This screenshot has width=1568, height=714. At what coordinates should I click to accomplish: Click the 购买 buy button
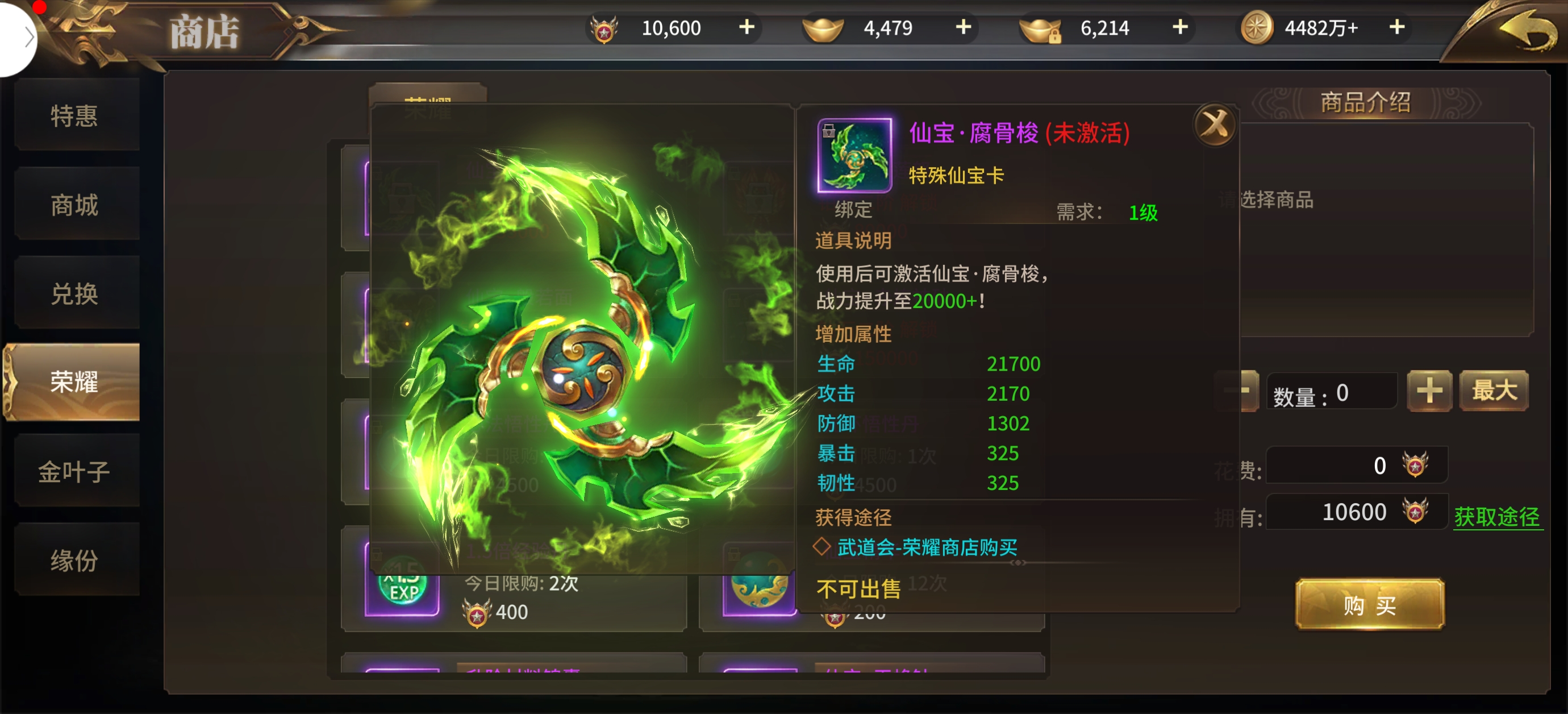(x=1369, y=605)
